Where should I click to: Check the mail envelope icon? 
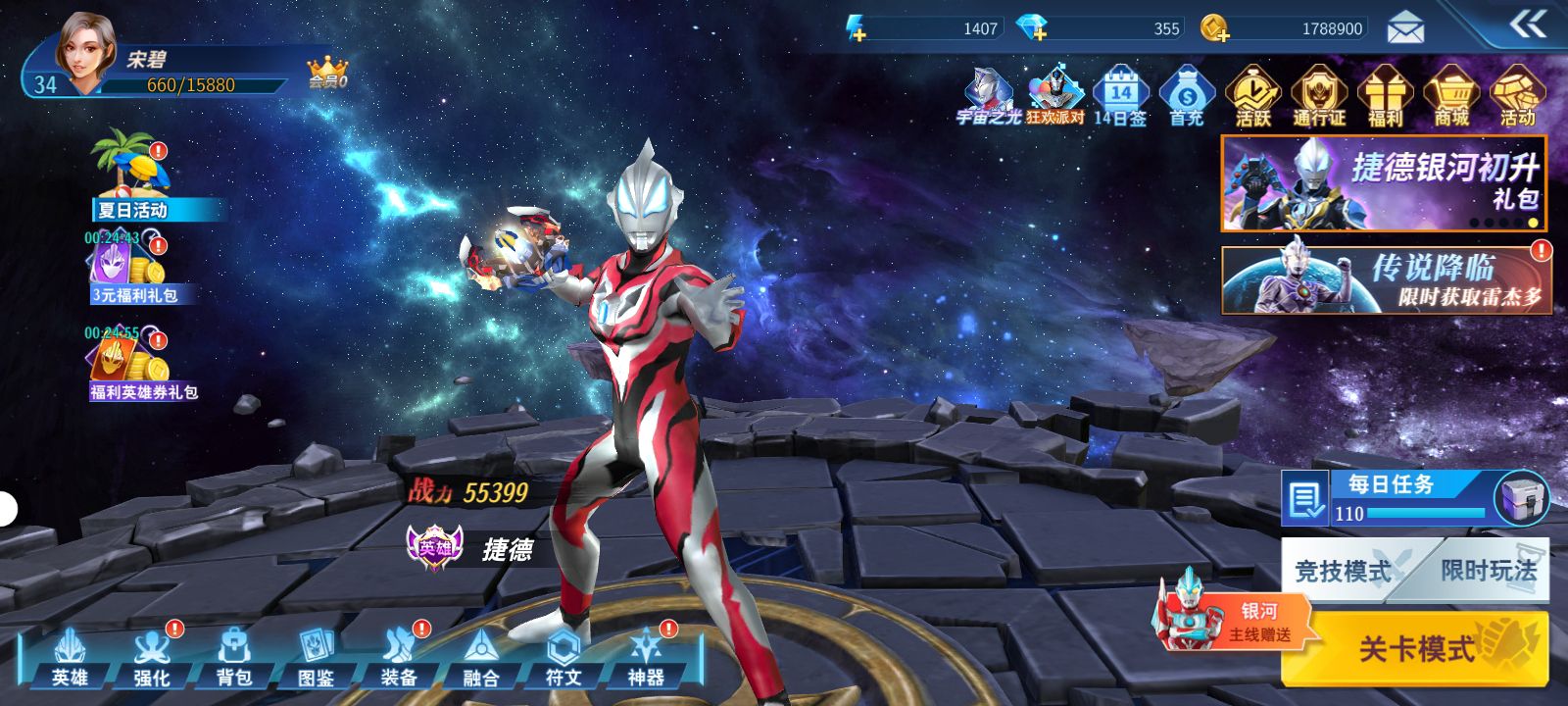pyautogui.click(x=1405, y=28)
